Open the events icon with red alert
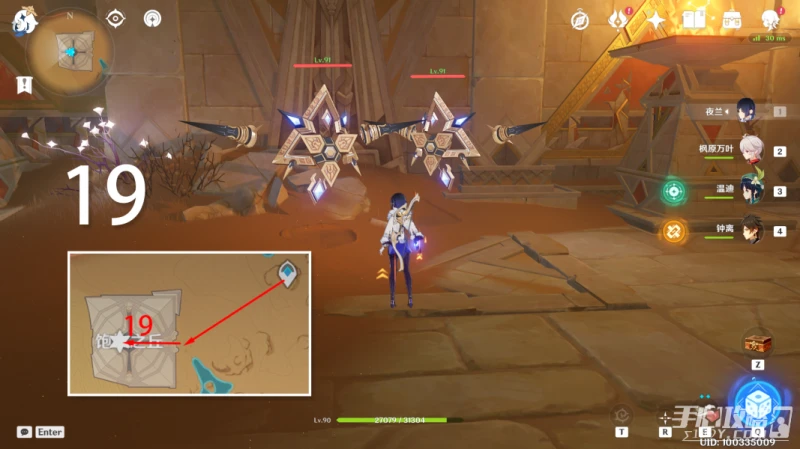This screenshot has width=800, height=449. (x=617, y=19)
